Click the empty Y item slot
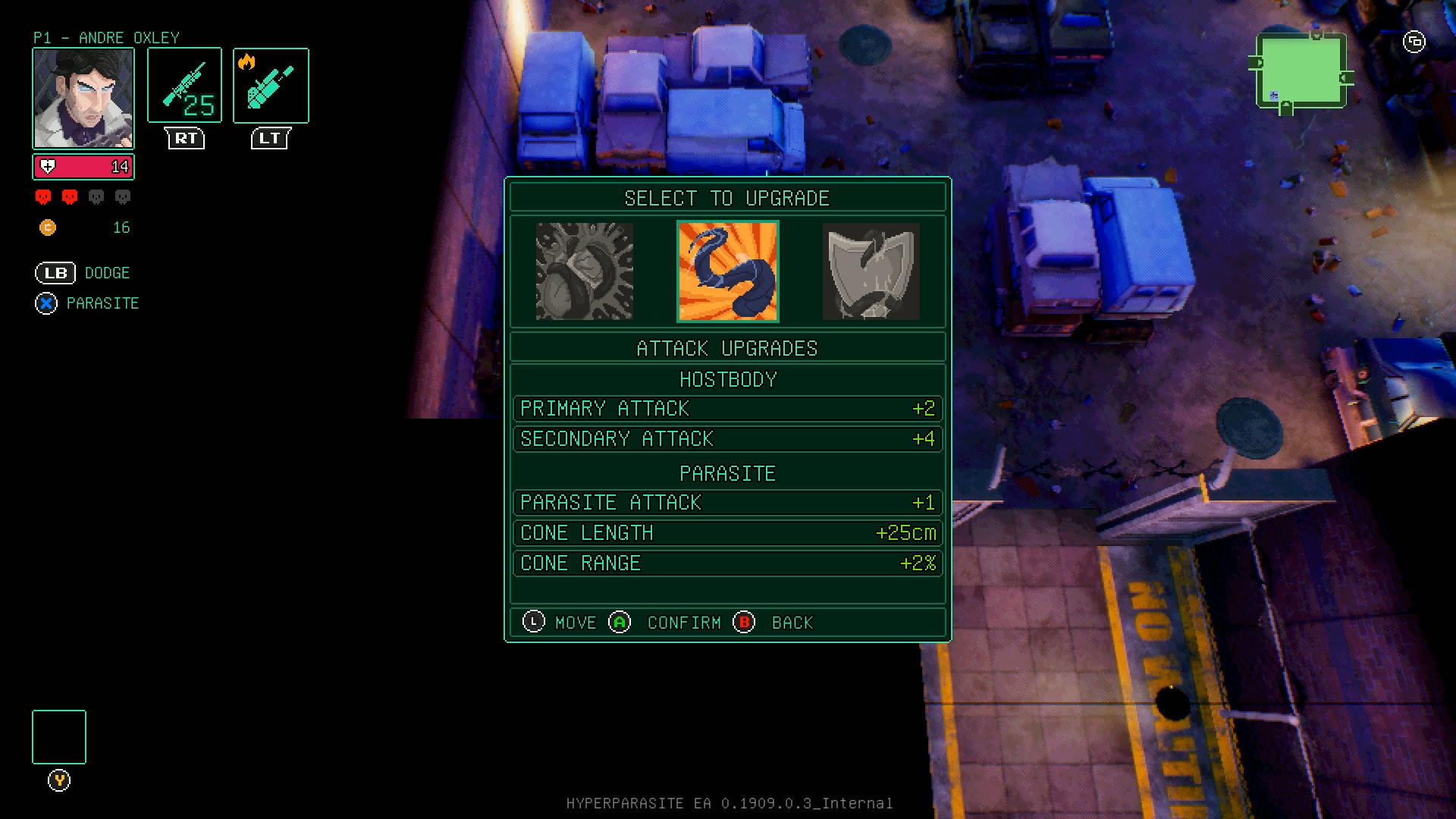This screenshot has height=819, width=1456. coord(58,736)
